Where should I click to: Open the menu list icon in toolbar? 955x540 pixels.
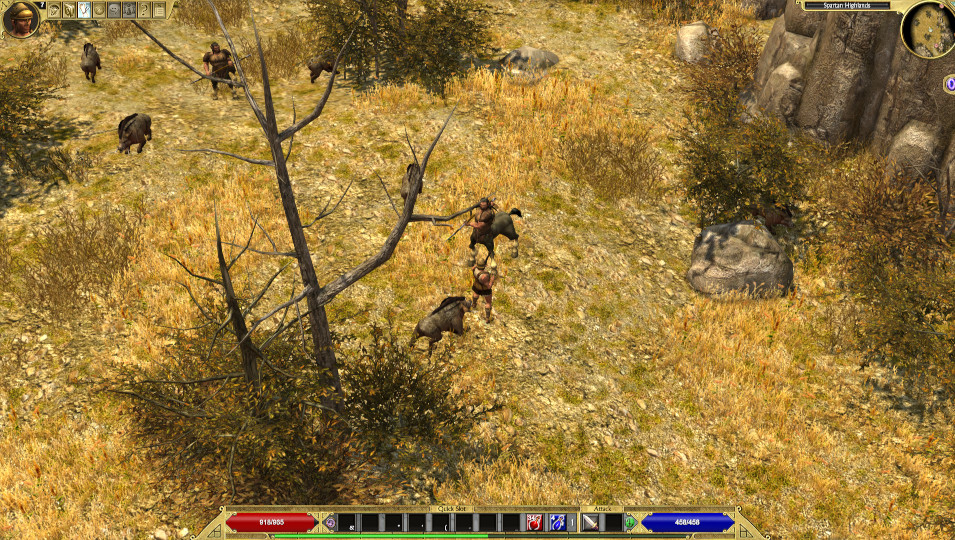click(159, 10)
